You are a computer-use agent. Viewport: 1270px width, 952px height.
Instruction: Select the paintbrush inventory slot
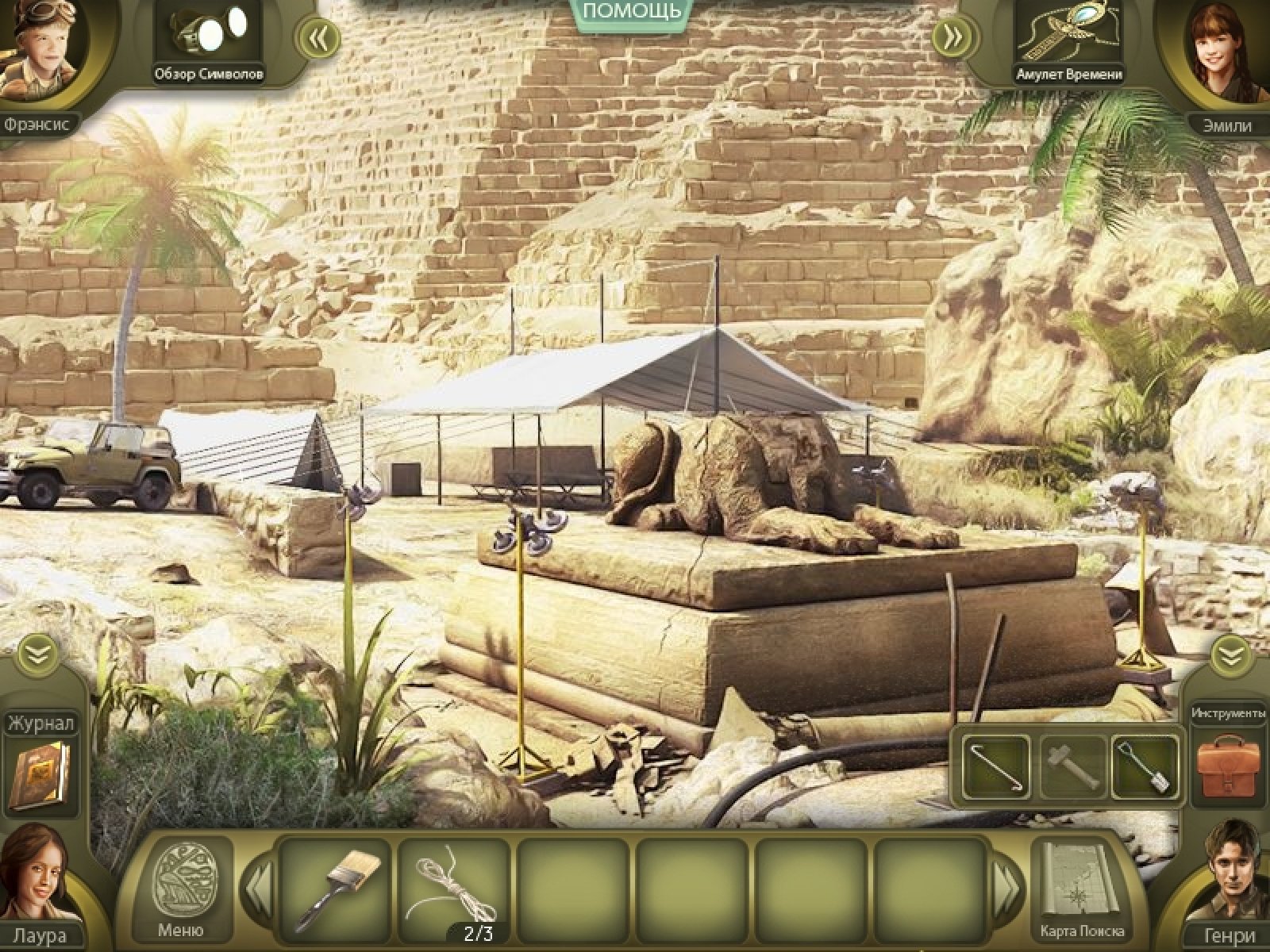tap(337, 886)
